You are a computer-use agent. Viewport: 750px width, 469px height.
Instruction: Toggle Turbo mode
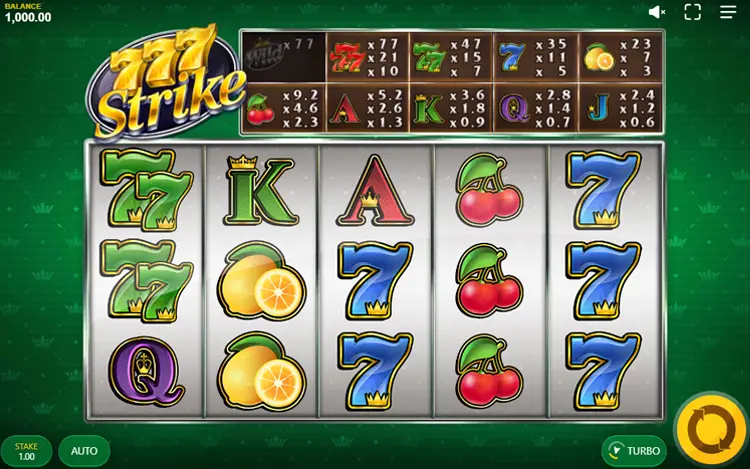pyautogui.click(x=634, y=451)
